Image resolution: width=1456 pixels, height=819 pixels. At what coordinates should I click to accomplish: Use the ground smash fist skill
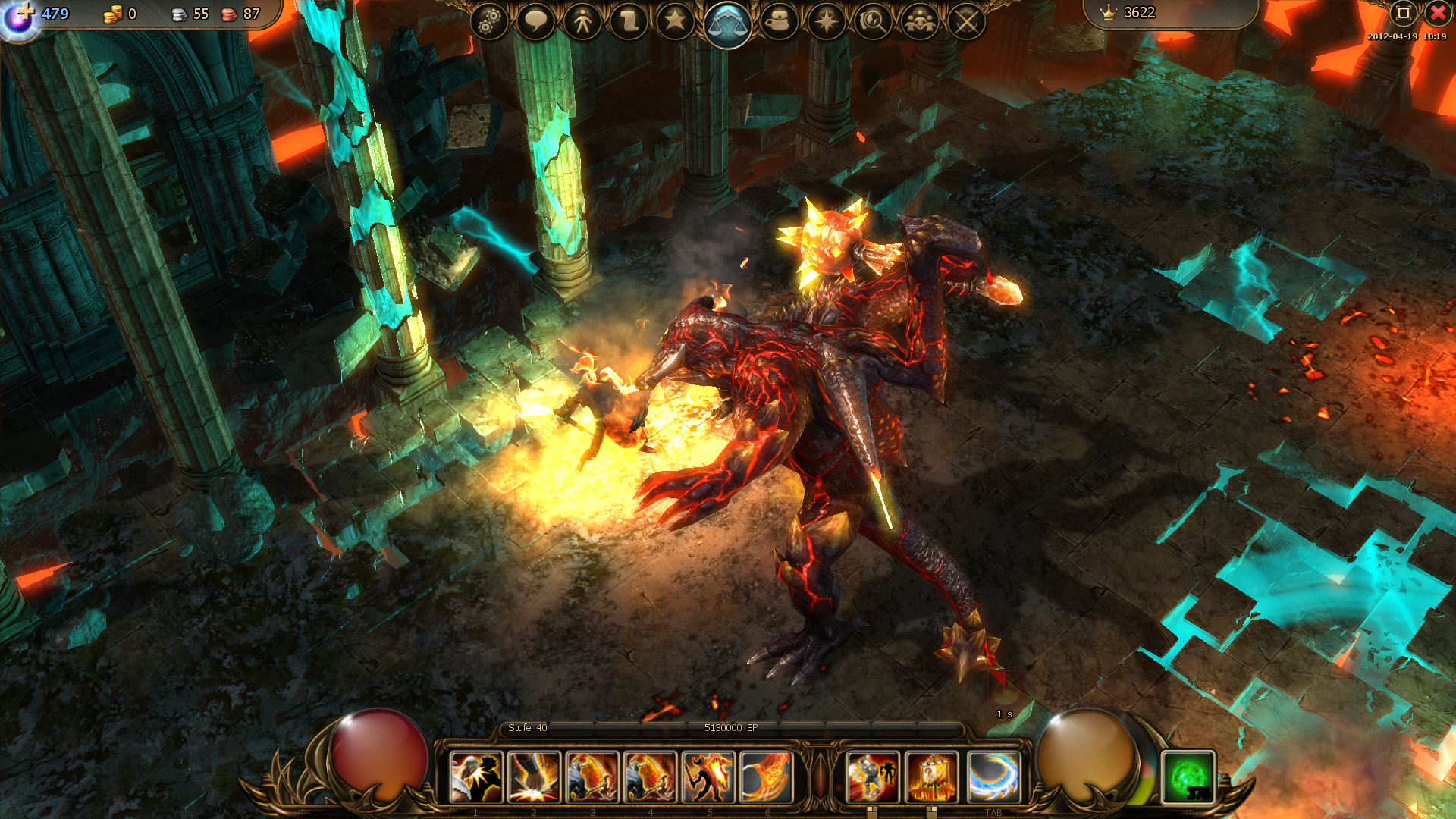(535, 777)
